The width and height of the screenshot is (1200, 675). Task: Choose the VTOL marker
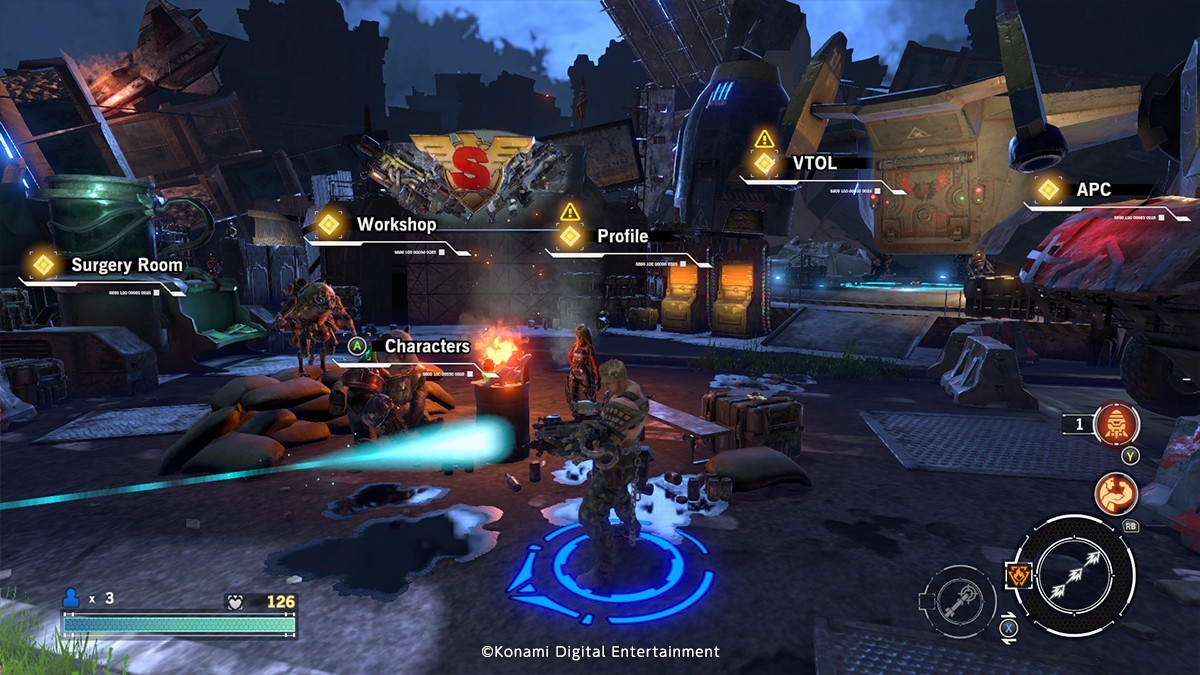[x=765, y=162]
